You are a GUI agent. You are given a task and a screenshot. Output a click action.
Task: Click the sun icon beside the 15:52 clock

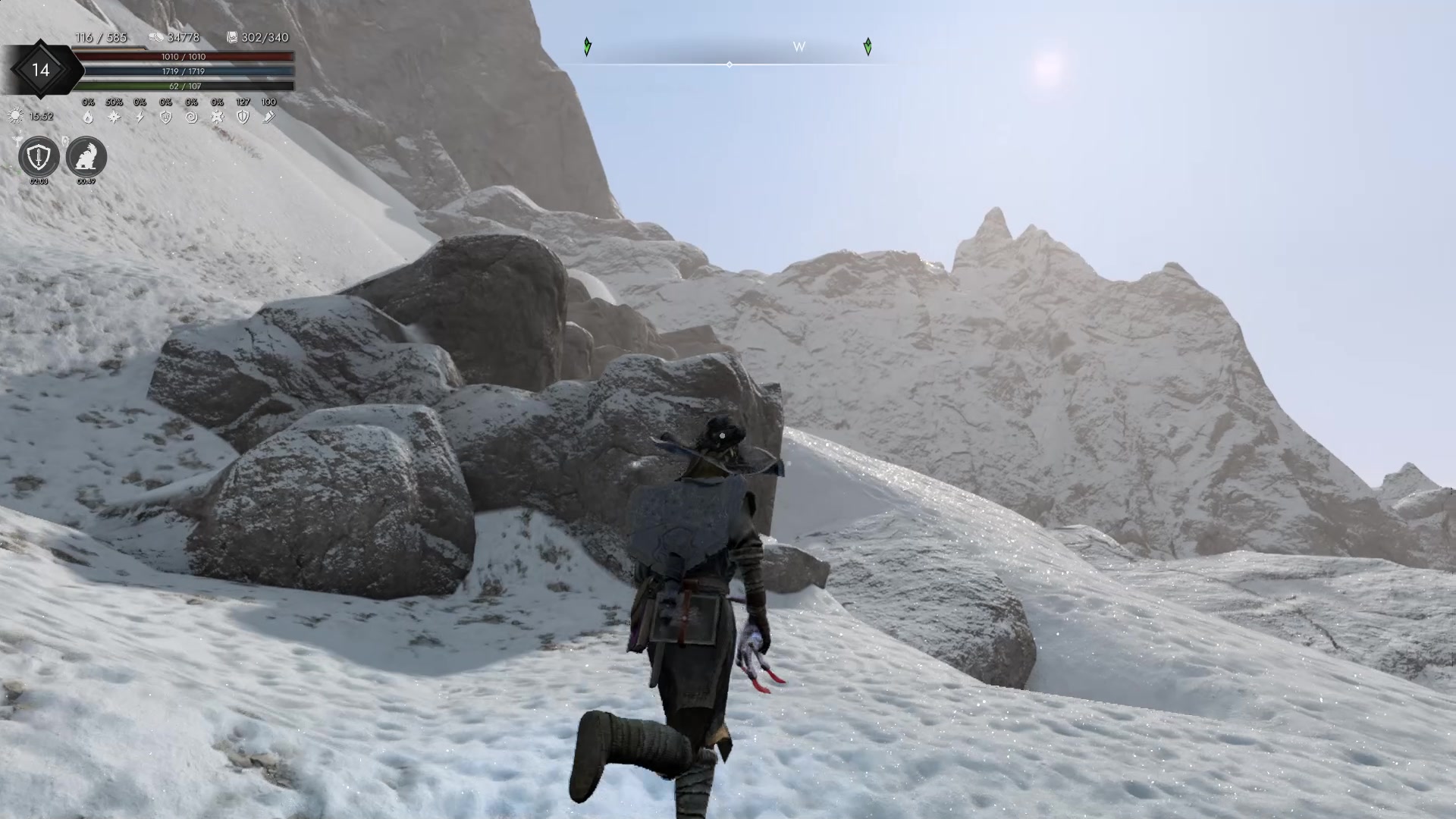tap(16, 117)
